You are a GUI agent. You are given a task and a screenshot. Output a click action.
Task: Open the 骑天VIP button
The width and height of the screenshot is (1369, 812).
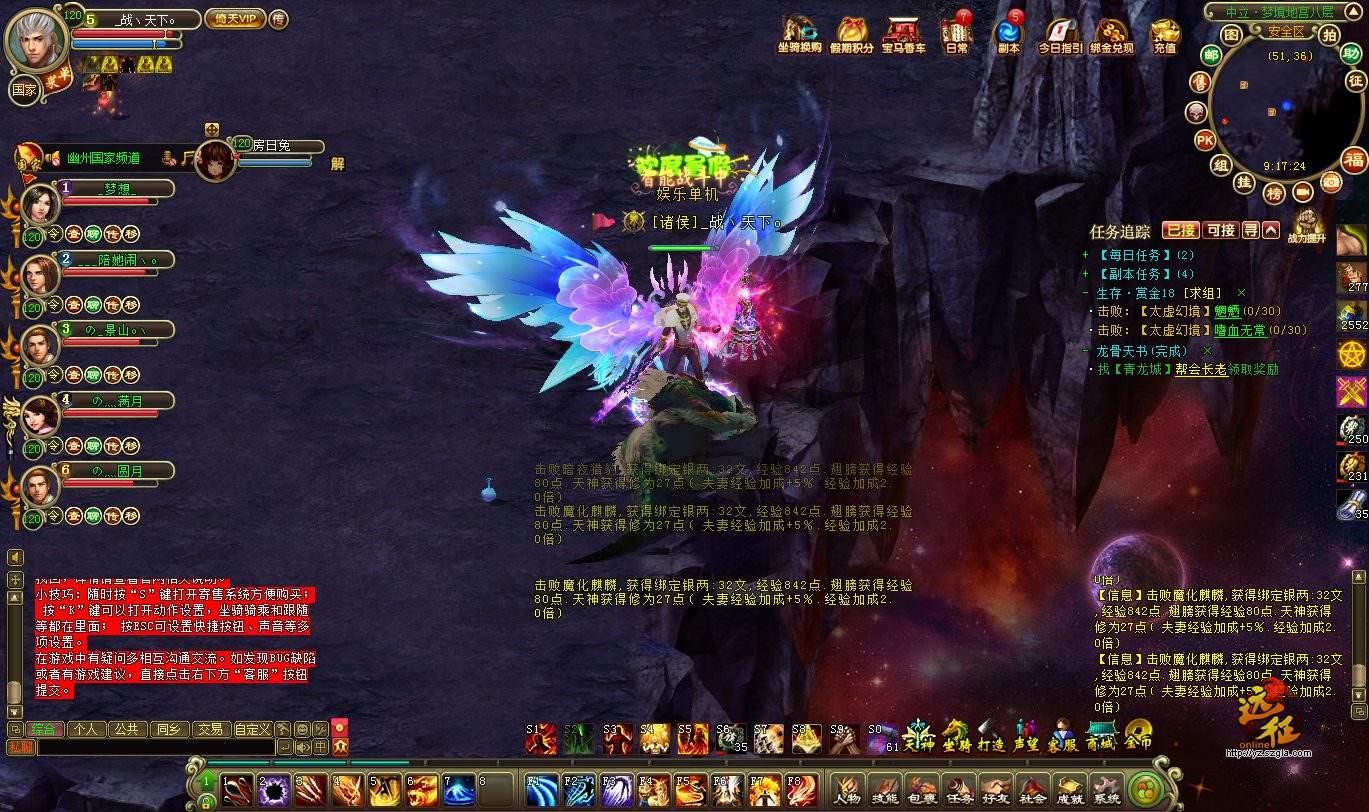234,18
